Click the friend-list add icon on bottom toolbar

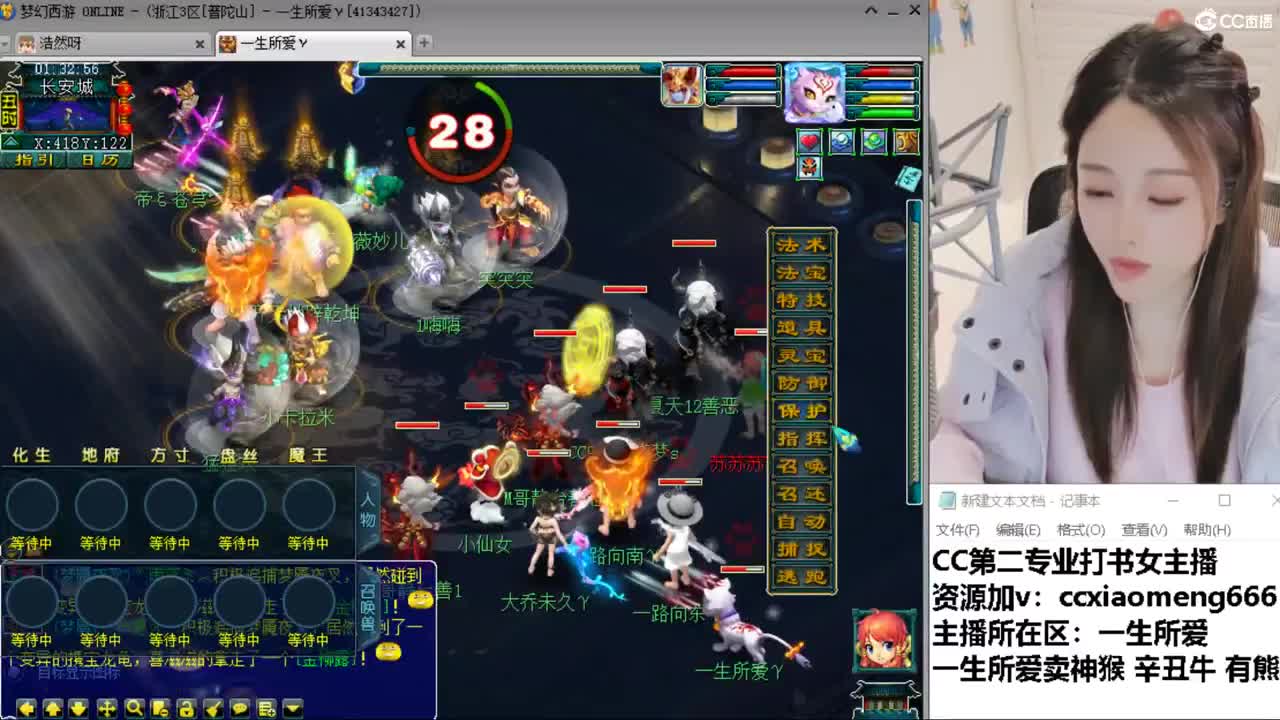pos(266,708)
